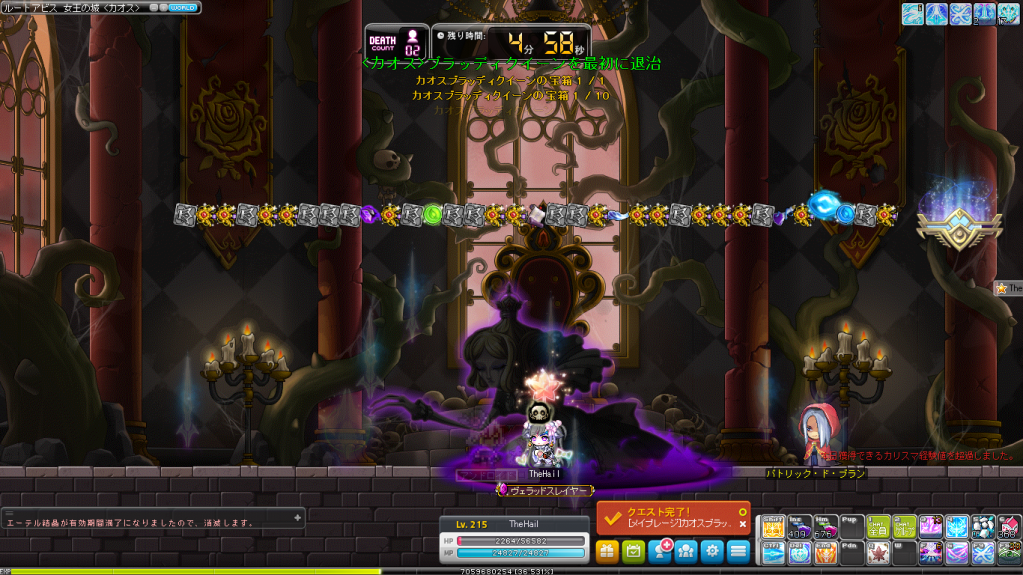Image resolution: width=1023 pixels, height=575 pixels.
Task: Close the quest complete notification
Action: (742, 524)
